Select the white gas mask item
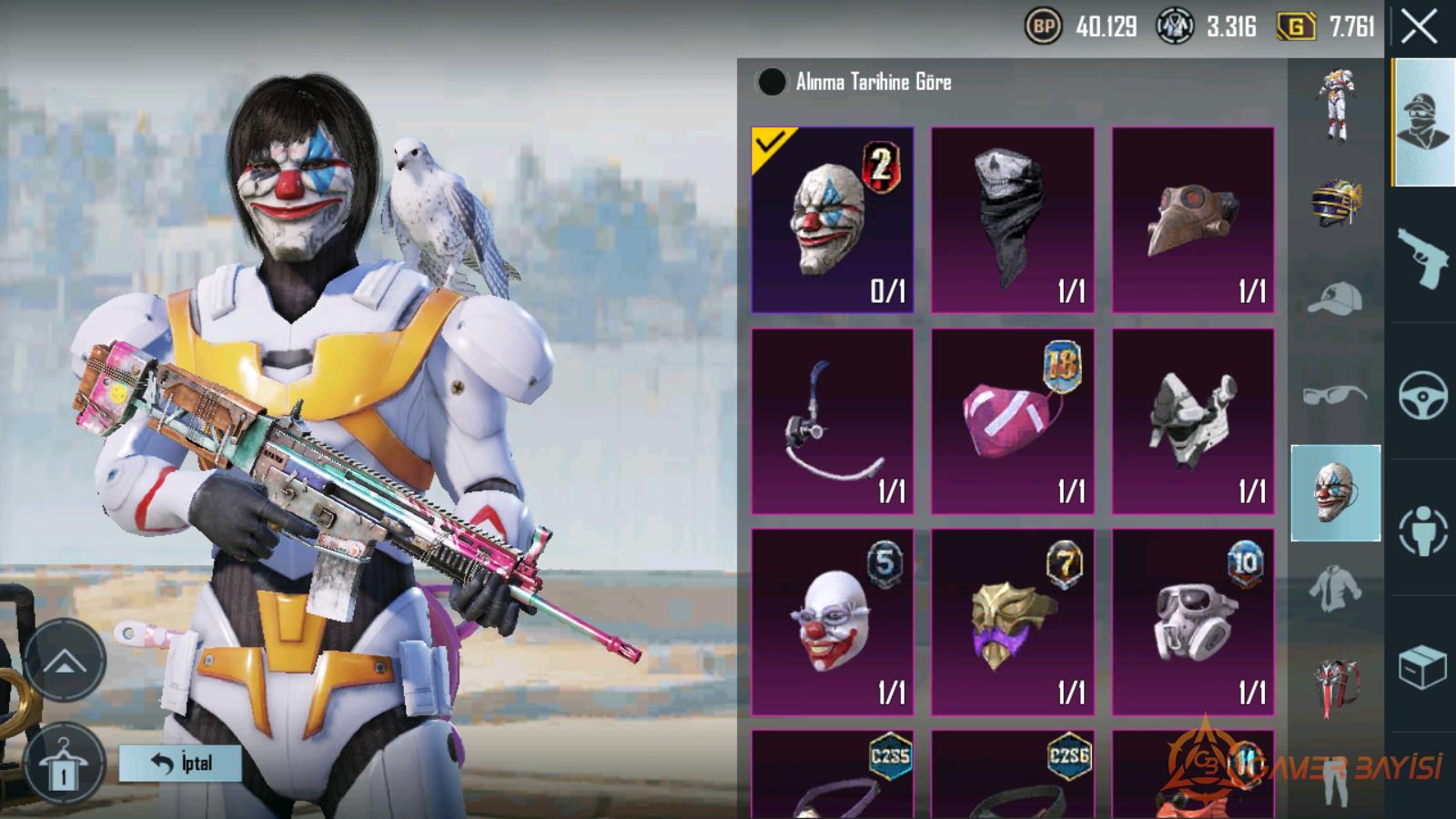This screenshot has width=1456, height=819. [1192, 622]
